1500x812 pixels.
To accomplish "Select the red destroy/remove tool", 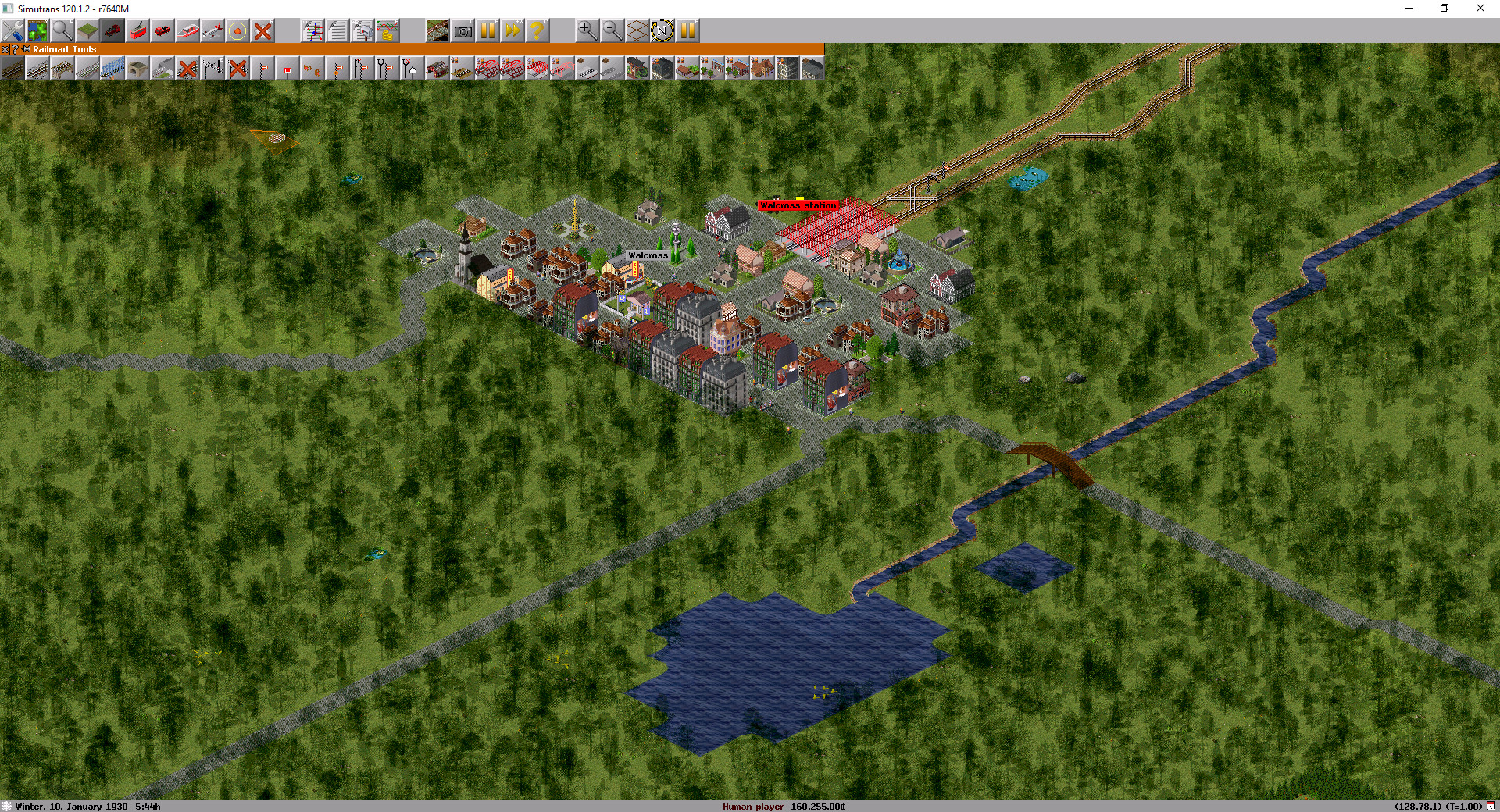I will (262, 31).
